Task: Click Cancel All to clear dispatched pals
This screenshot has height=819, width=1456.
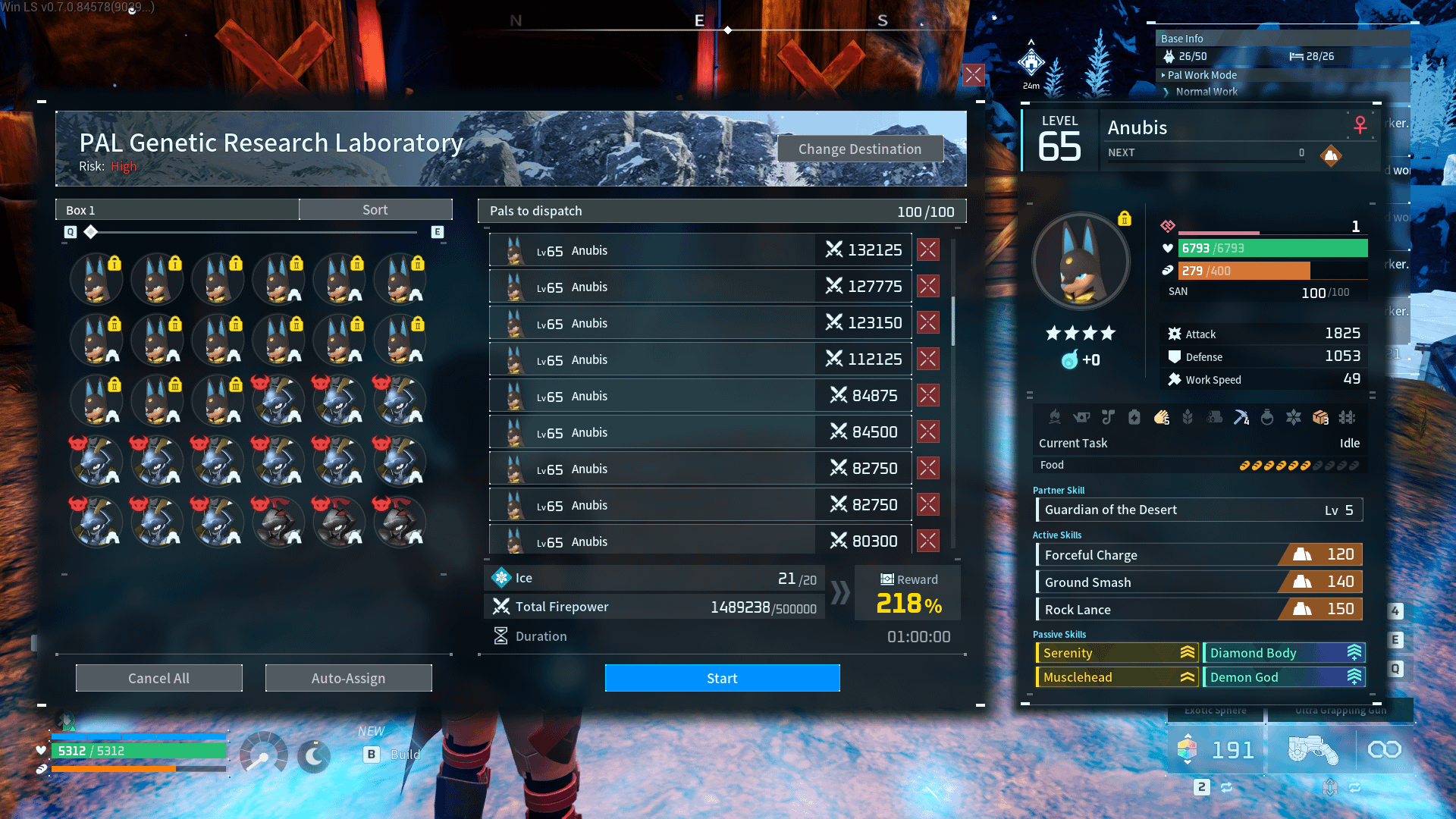Action: pyautogui.click(x=159, y=678)
